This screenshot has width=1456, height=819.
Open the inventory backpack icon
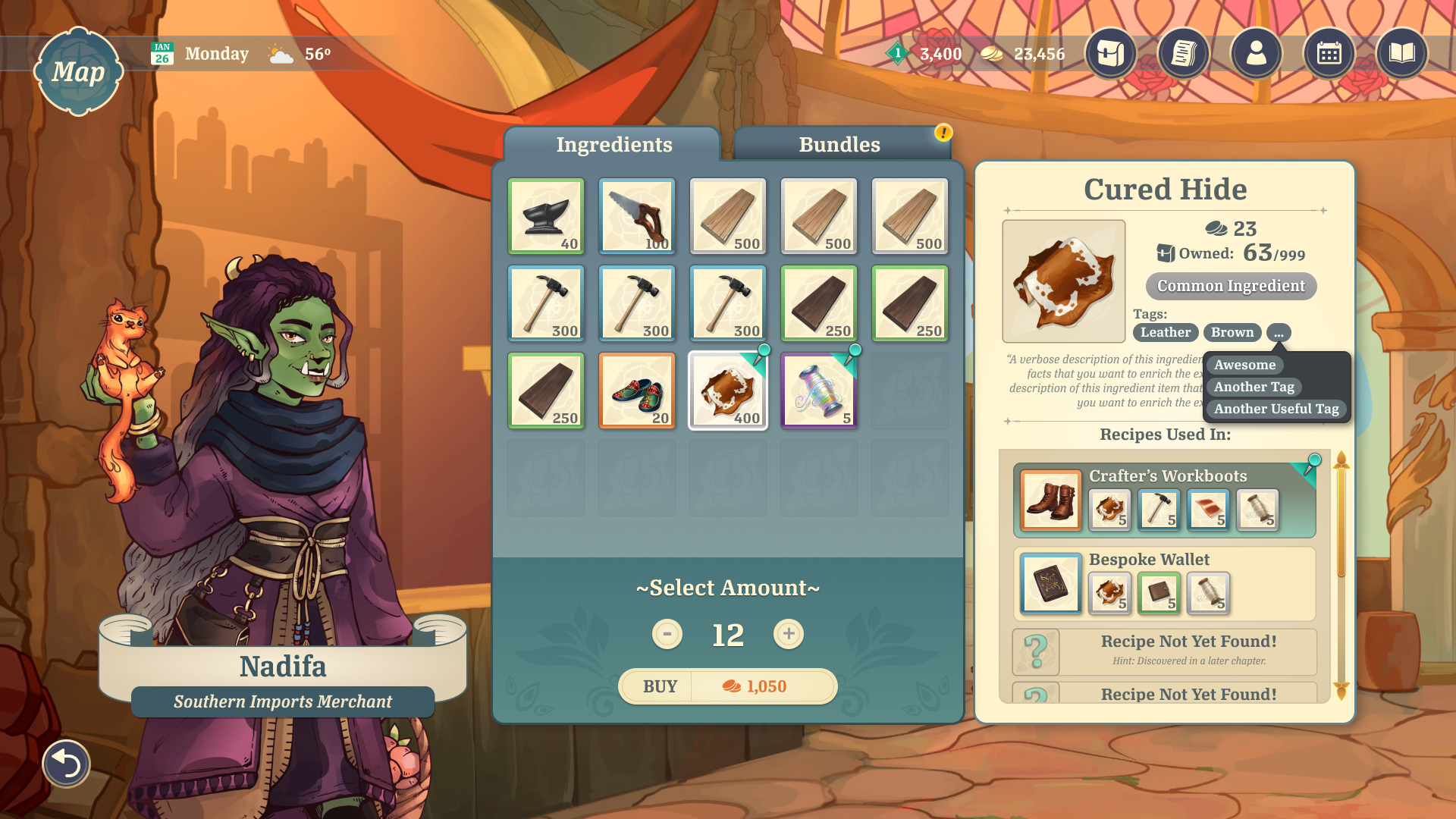[x=1110, y=53]
